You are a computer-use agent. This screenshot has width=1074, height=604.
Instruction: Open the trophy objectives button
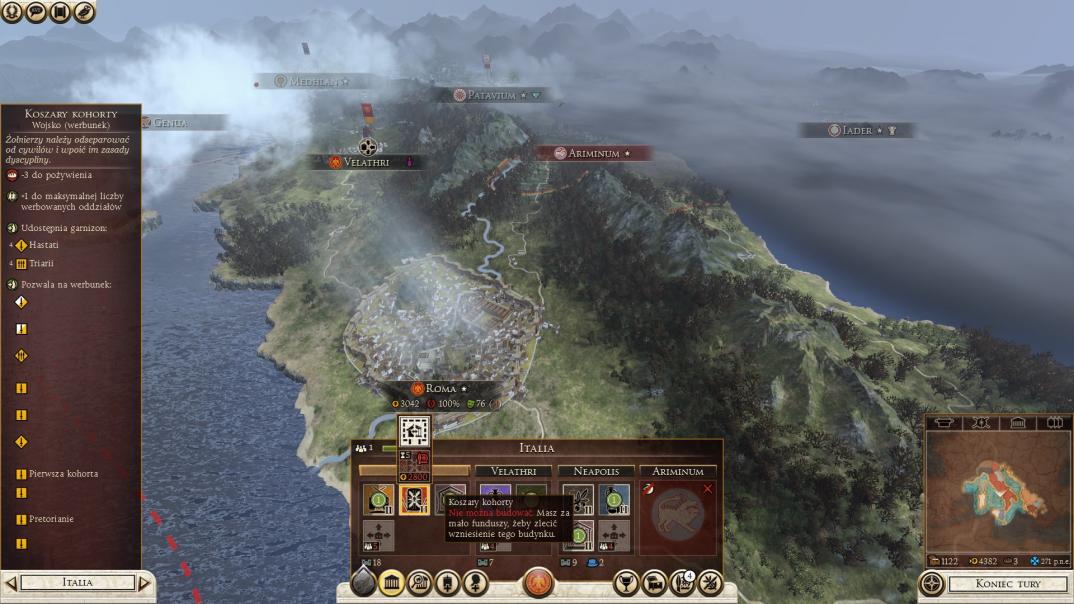click(x=626, y=583)
